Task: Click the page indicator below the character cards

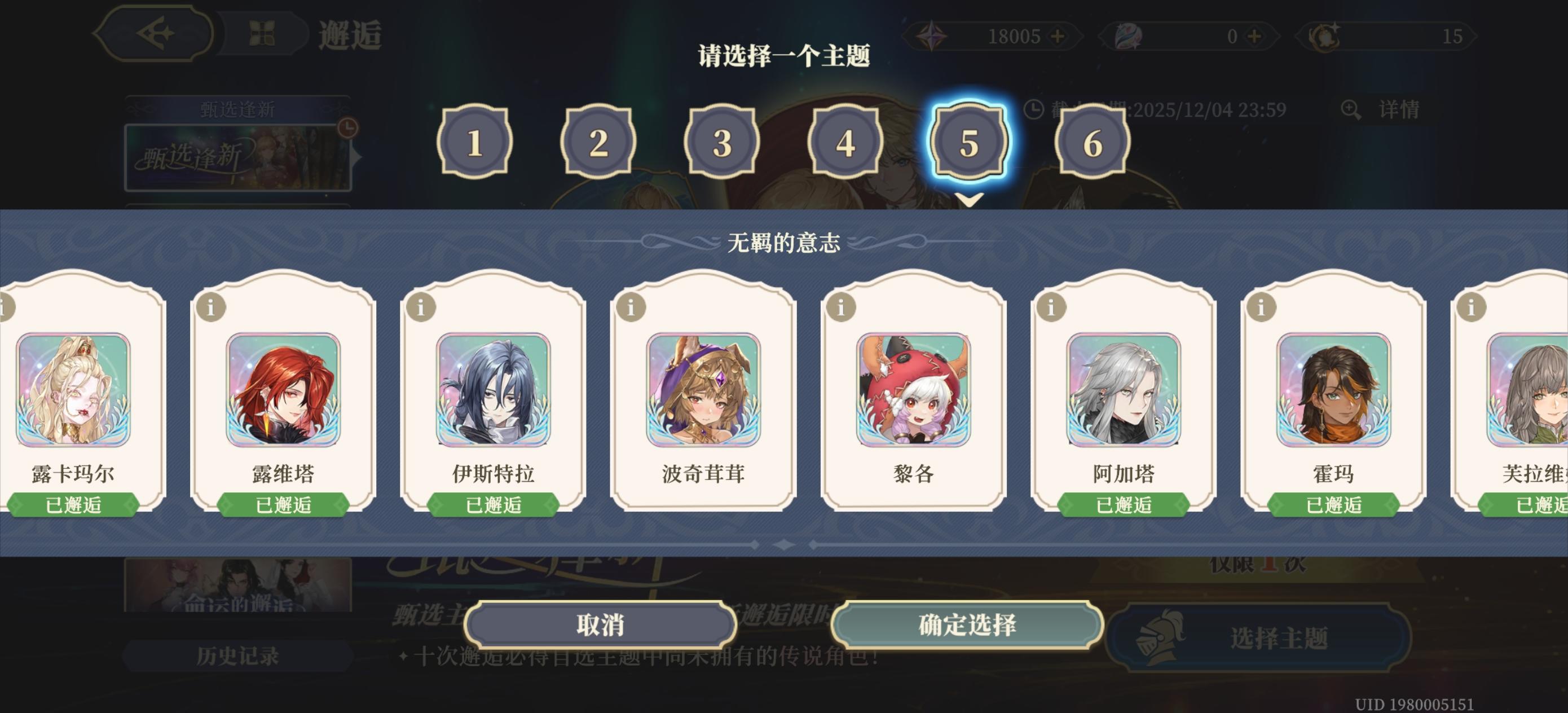Action: point(784,545)
